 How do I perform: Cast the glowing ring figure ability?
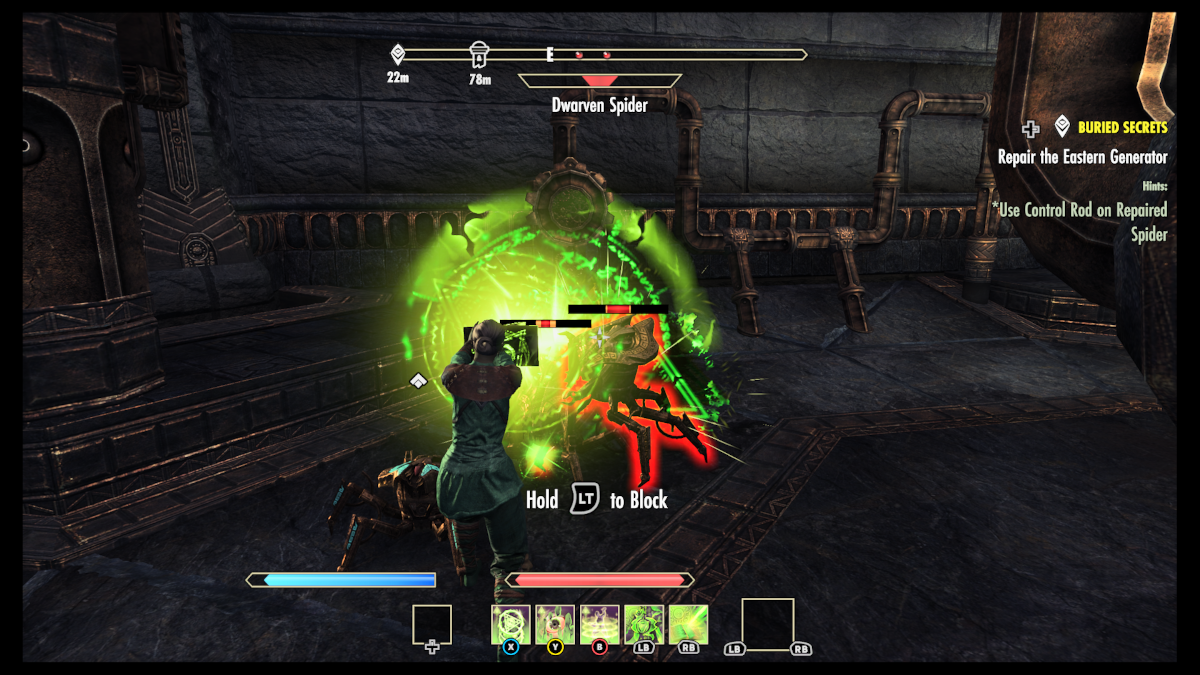pyautogui.click(x=600, y=624)
